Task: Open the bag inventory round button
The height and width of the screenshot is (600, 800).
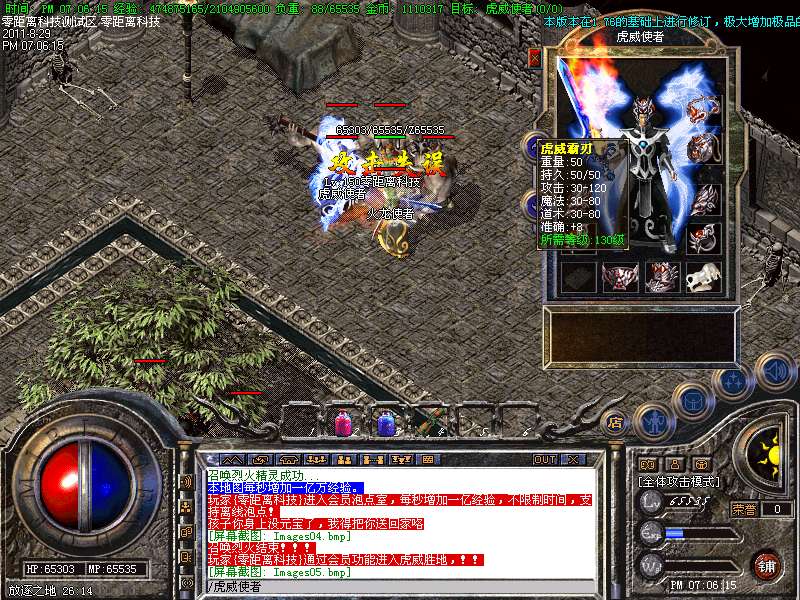Action: (691, 400)
